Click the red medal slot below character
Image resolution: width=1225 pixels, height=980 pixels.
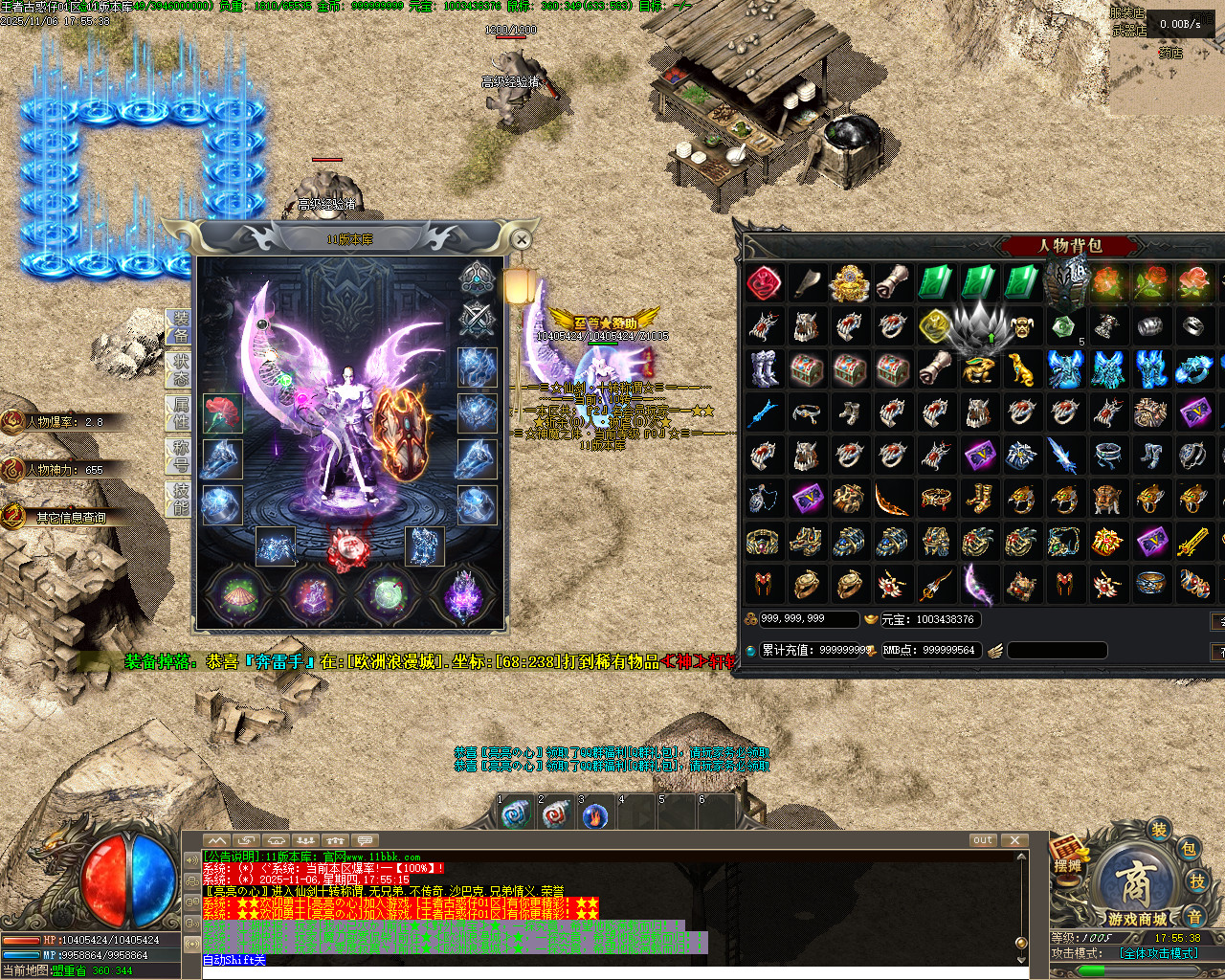point(348,549)
